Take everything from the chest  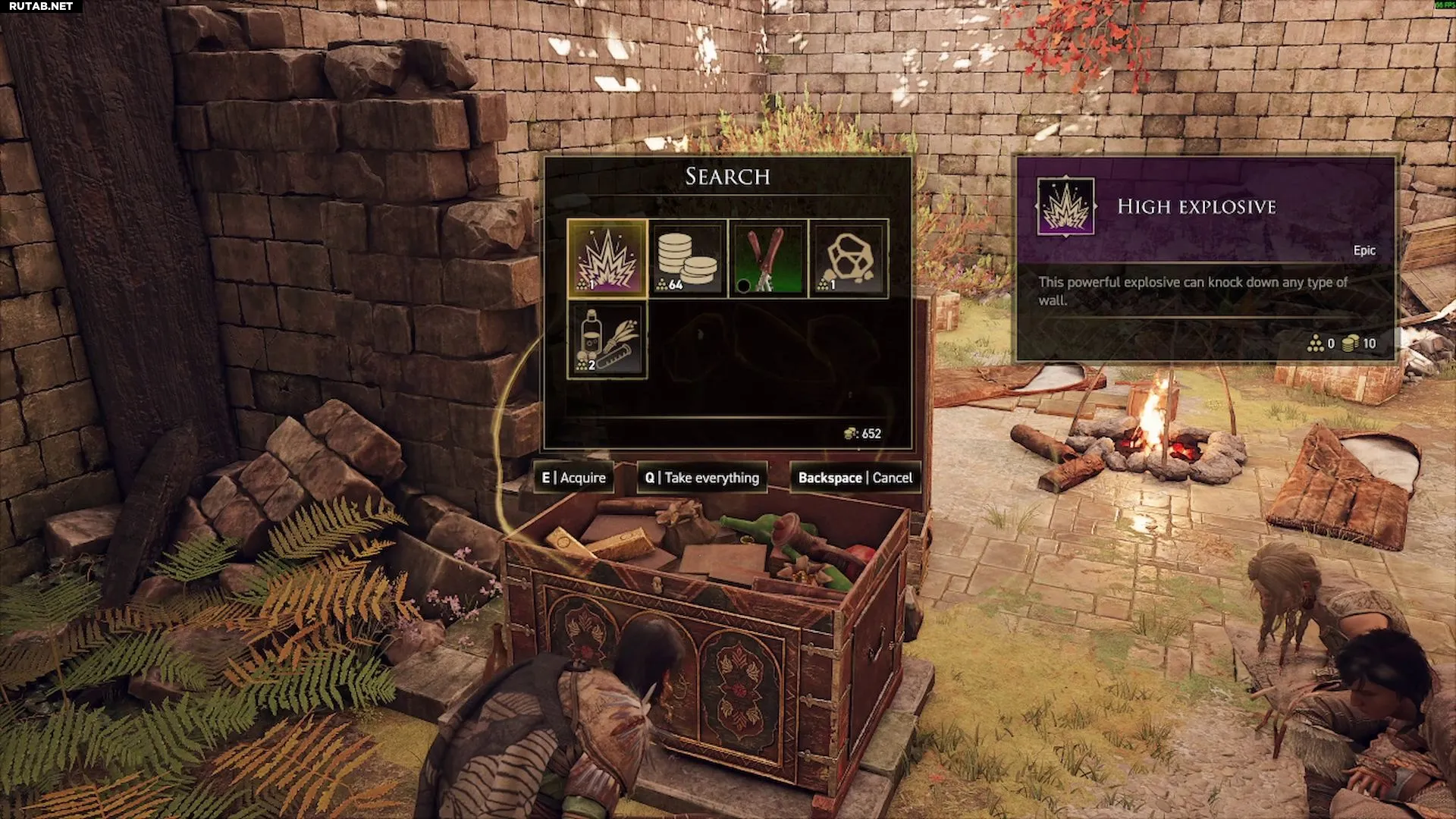(702, 478)
